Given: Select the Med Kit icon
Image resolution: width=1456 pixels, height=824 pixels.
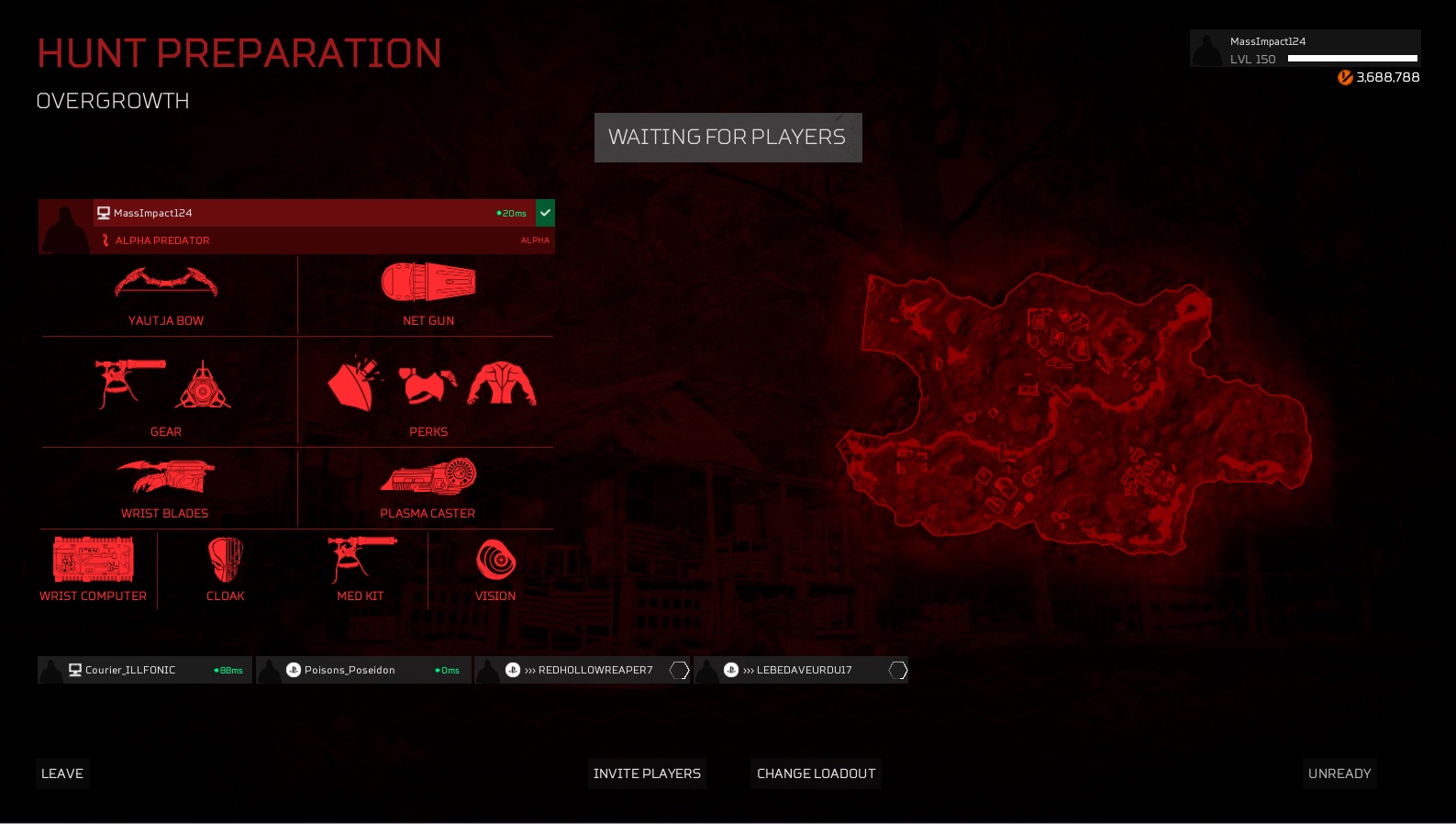Looking at the screenshot, I should pyautogui.click(x=361, y=569).
